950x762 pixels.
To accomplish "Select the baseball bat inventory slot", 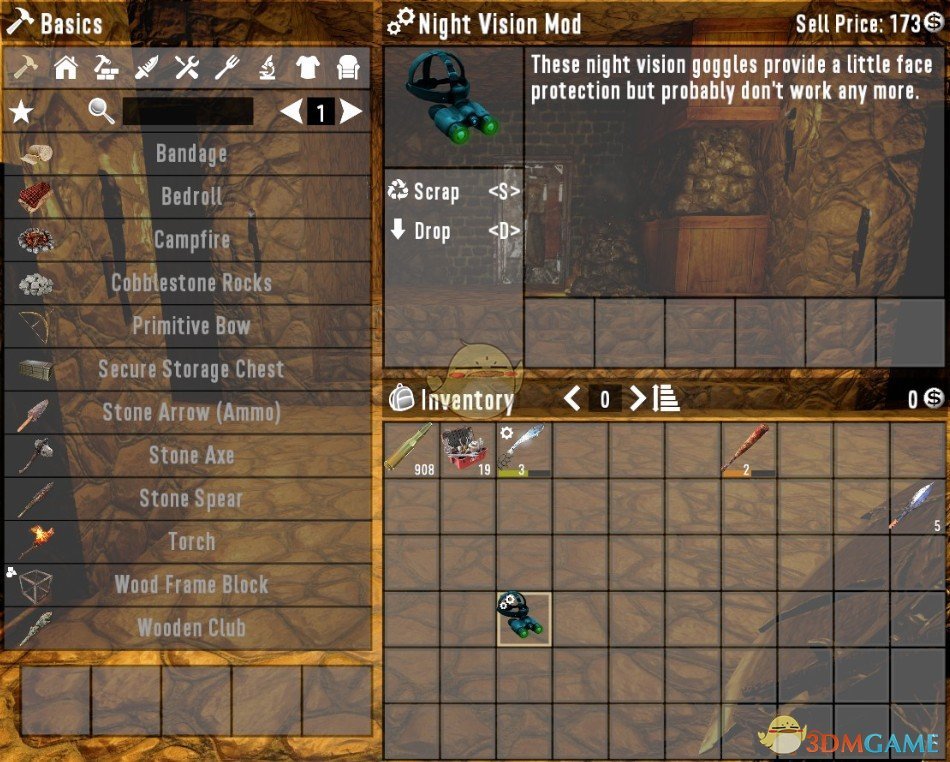I will (750, 449).
